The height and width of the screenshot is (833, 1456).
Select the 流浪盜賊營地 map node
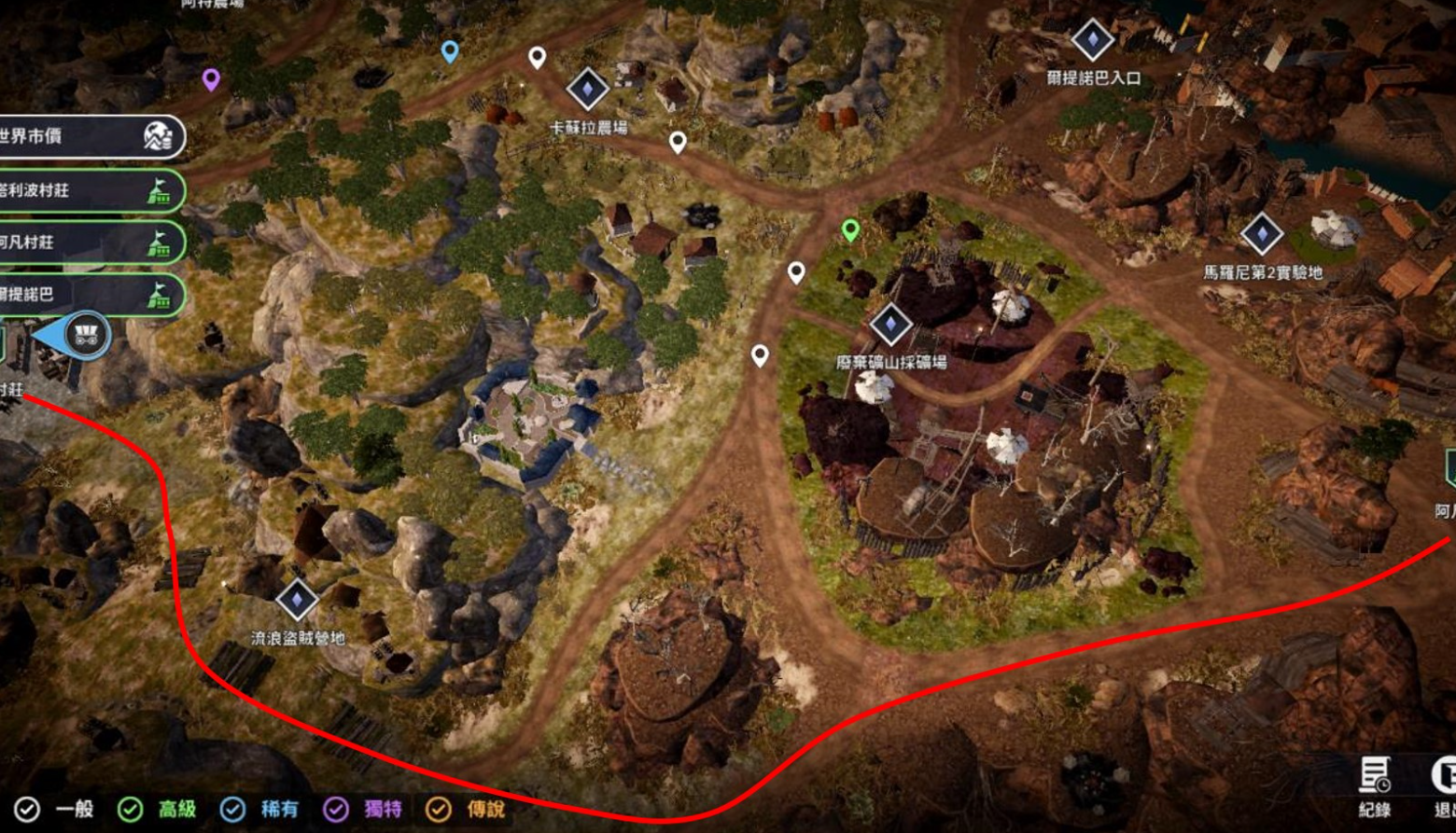298,600
